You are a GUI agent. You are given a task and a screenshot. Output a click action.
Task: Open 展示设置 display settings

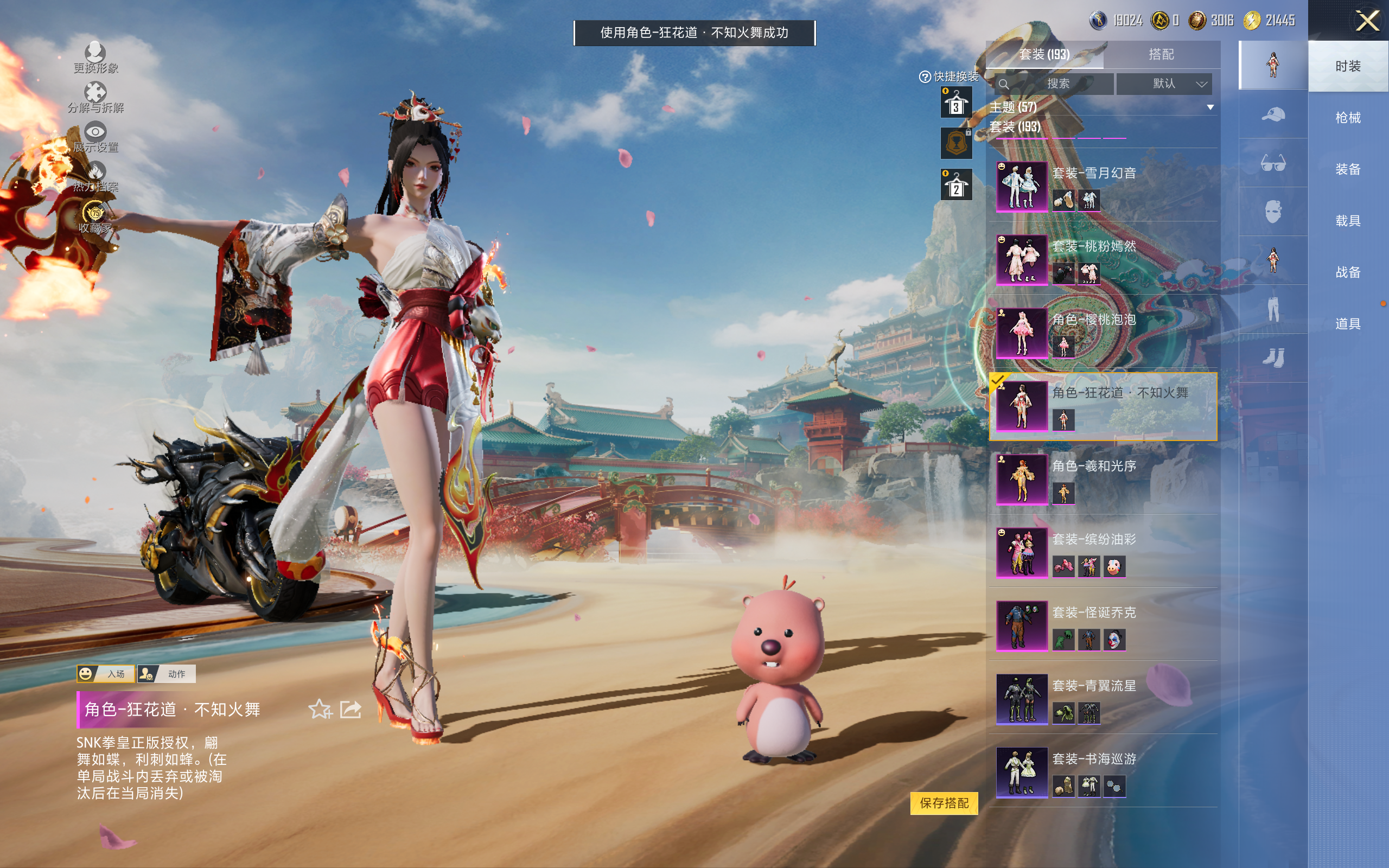click(x=95, y=138)
